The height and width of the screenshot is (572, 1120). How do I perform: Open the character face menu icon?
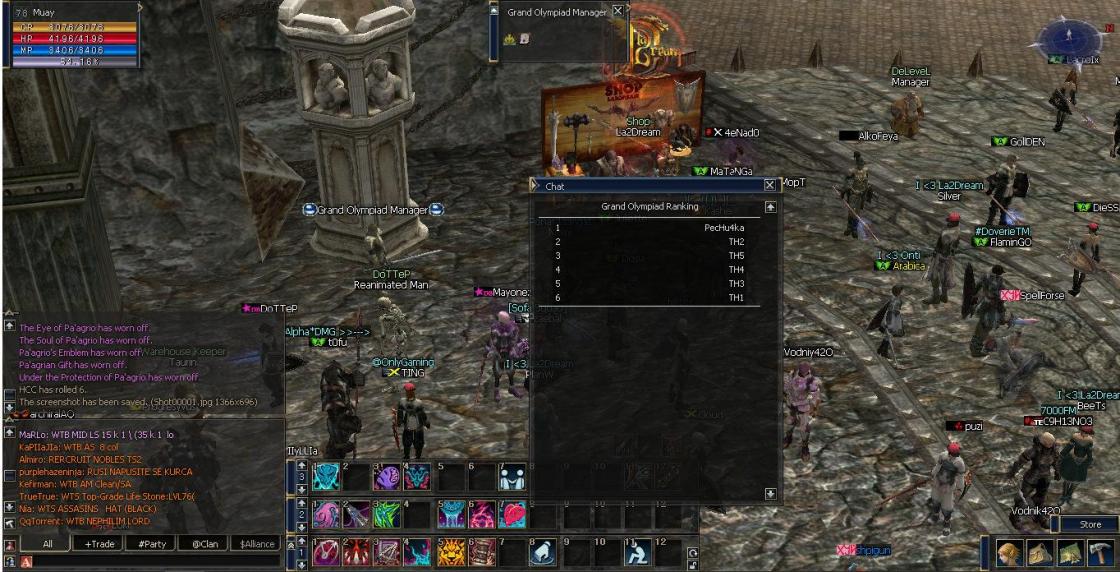coord(1010,553)
